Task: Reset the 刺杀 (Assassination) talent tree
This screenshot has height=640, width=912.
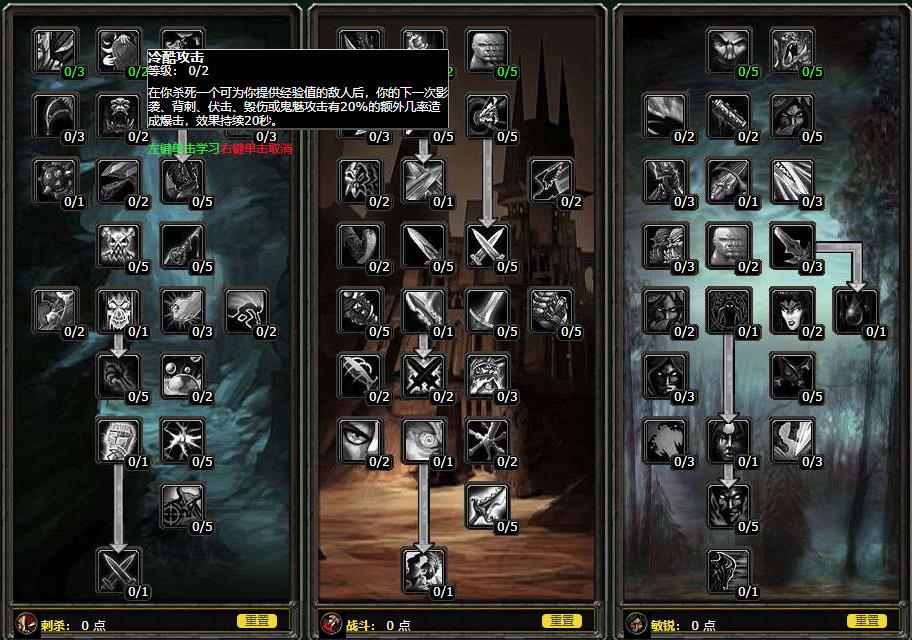Action: click(x=256, y=621)
